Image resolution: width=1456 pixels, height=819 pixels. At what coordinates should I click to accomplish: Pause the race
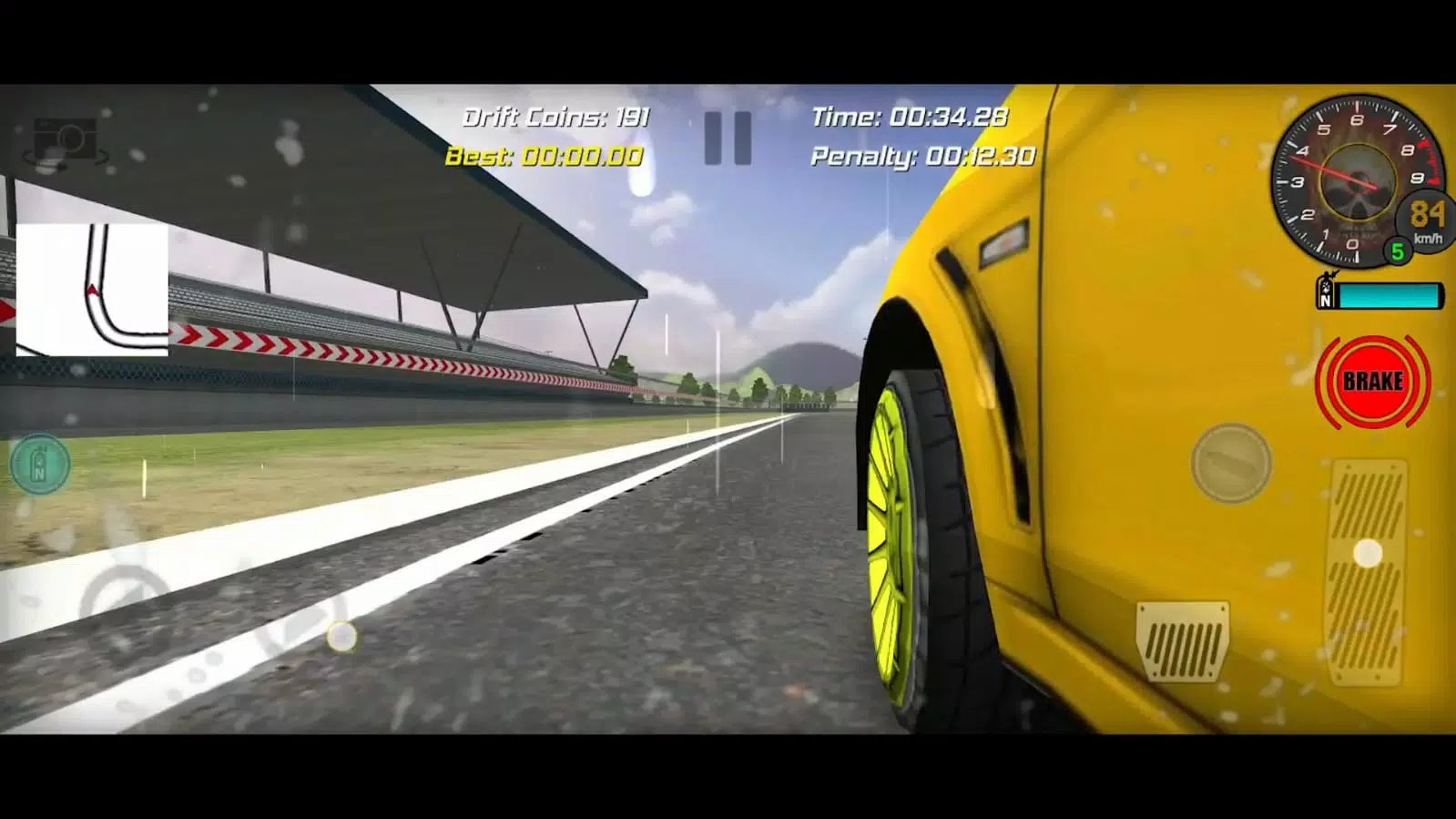728,138
